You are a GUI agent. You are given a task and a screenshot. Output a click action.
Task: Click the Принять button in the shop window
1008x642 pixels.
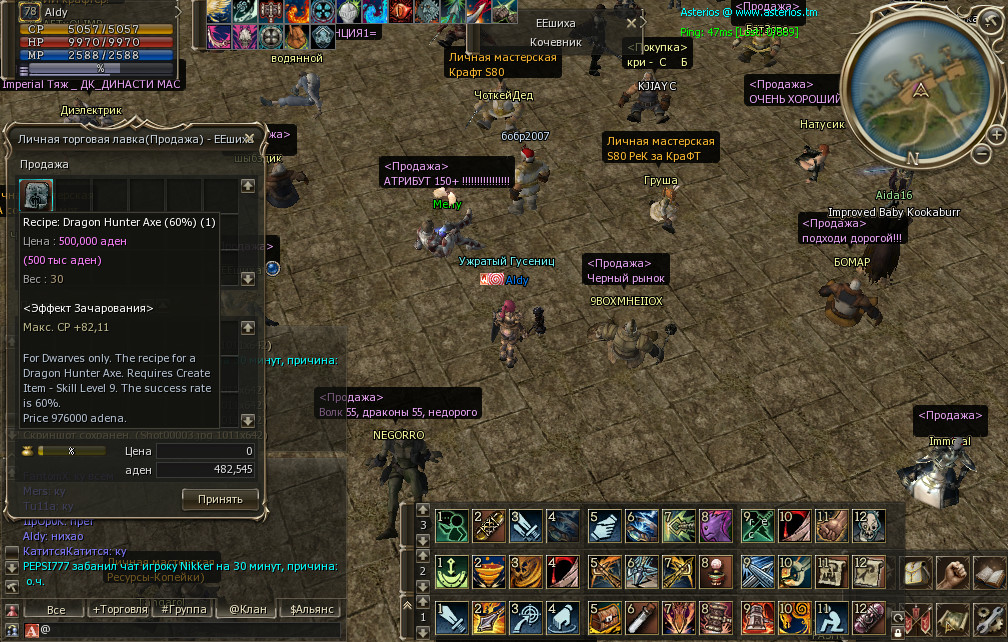[x=220, y=498]
